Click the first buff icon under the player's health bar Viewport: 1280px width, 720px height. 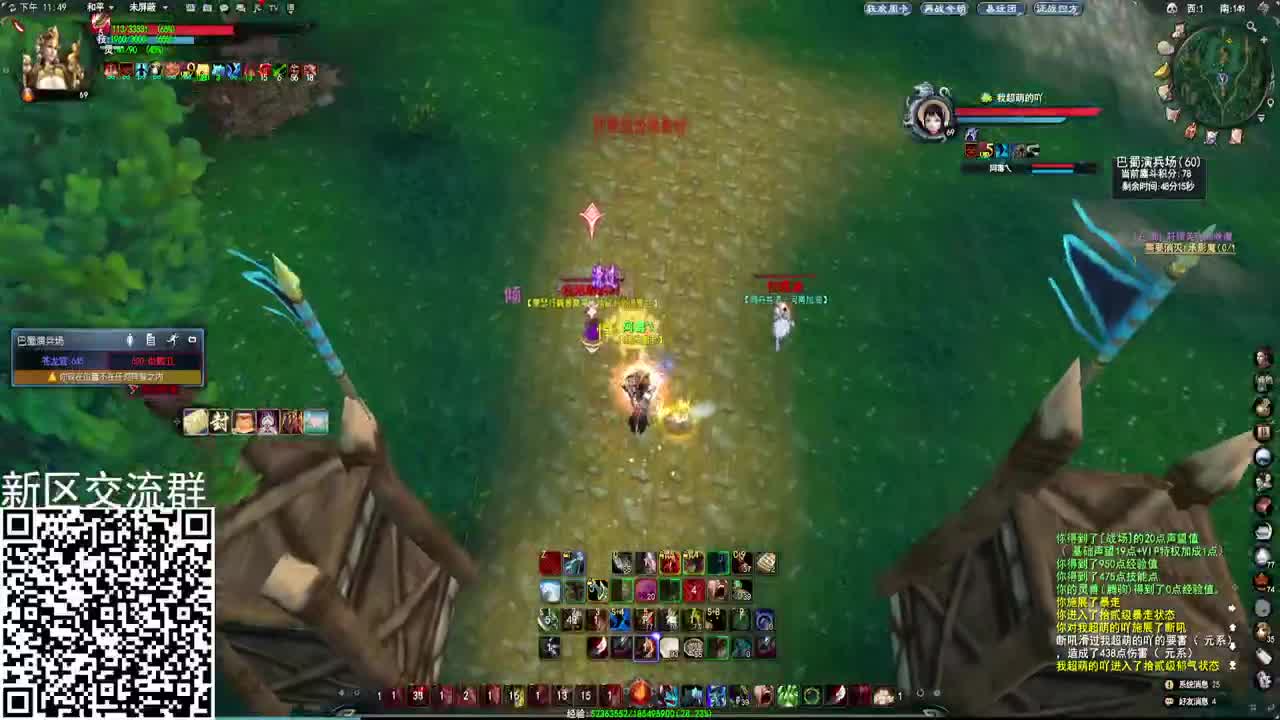point(109,68)
